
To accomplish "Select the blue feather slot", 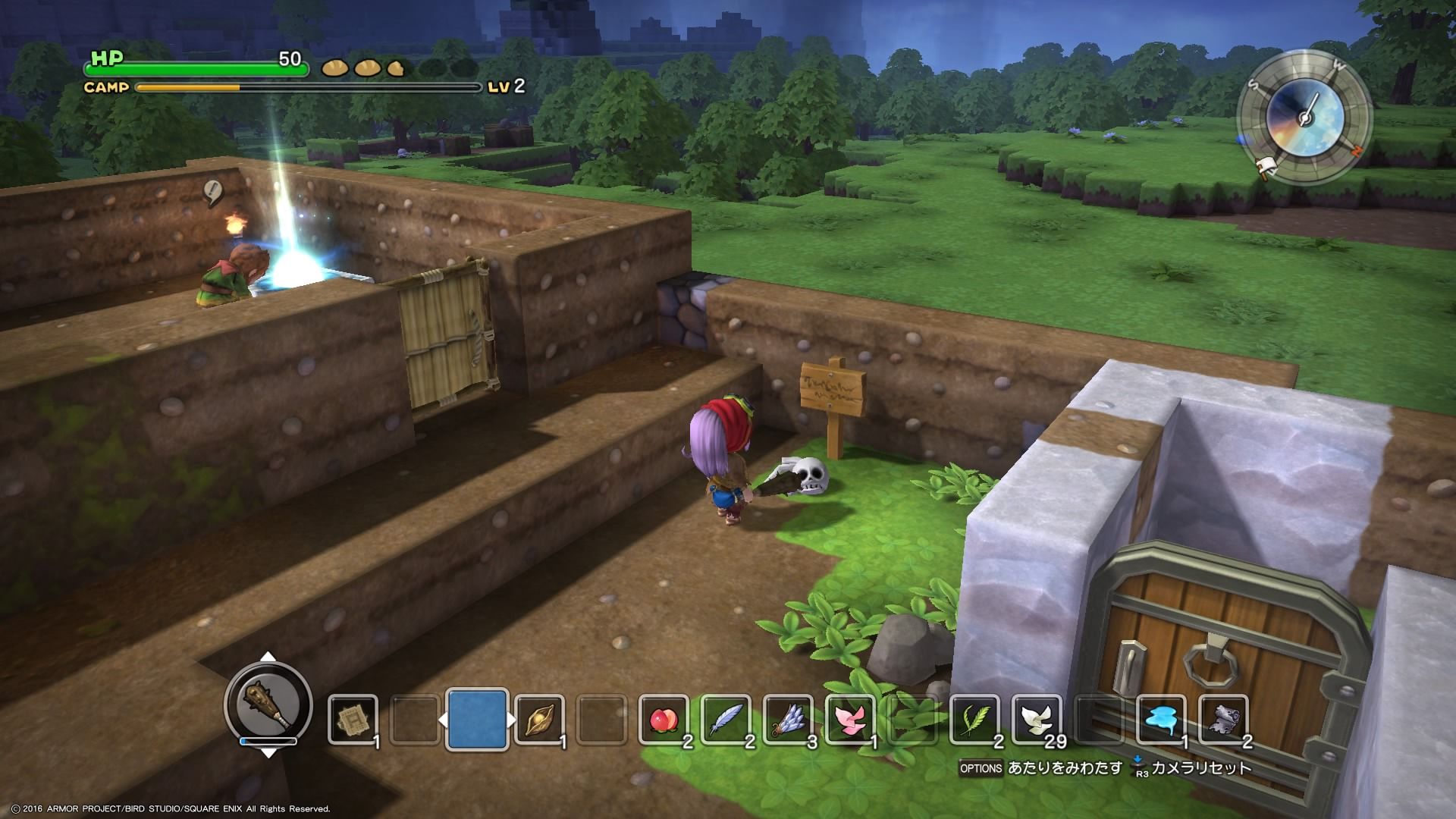I will point(726,719).
